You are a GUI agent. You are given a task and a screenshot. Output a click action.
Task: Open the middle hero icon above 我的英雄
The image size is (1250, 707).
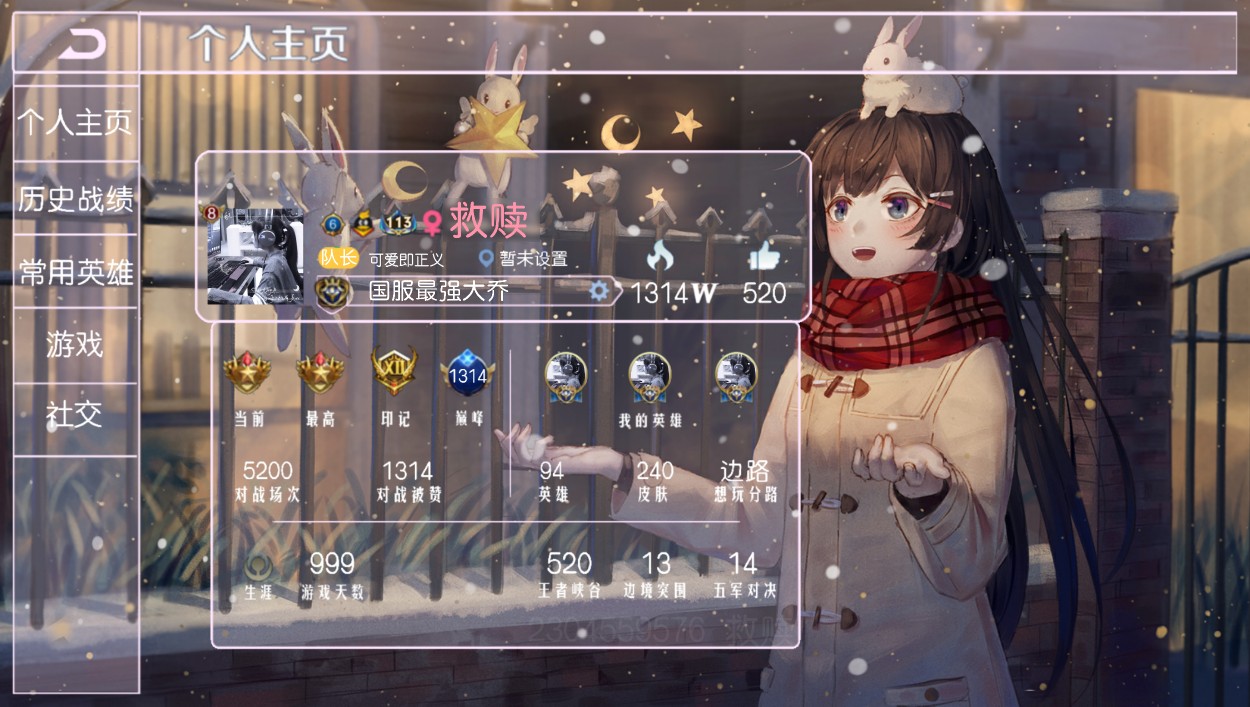click(x=649, y=376)
